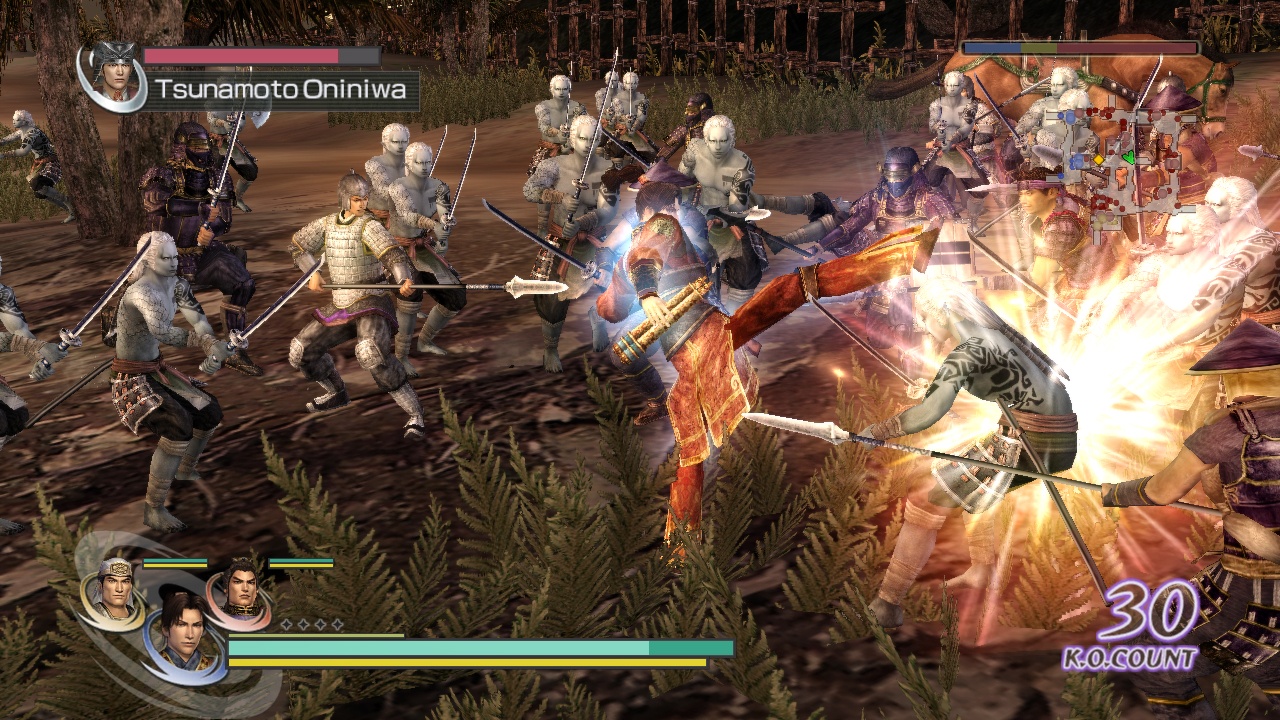This screenshot has height=720, width=1280.
Task: Click the green player marker on the minimap
Action: (1129, 157)
